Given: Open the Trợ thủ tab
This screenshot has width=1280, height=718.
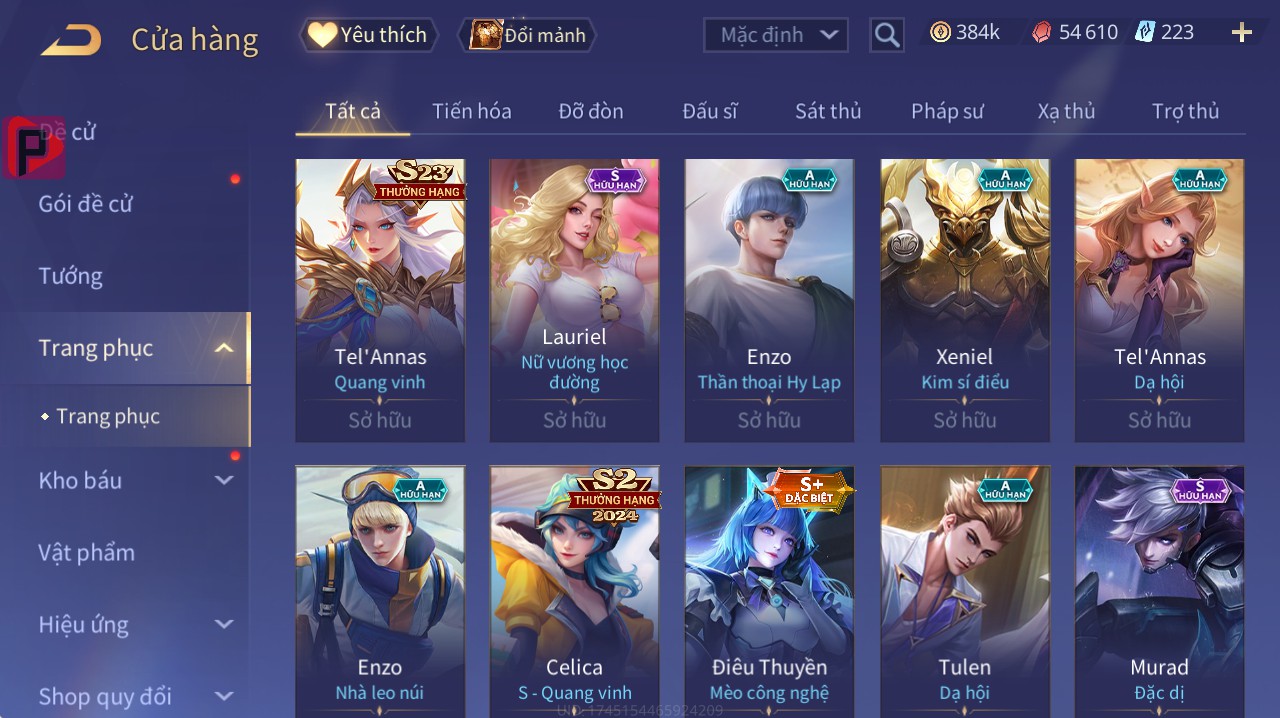Looking at the screenshot, I should click(1185, 111).
